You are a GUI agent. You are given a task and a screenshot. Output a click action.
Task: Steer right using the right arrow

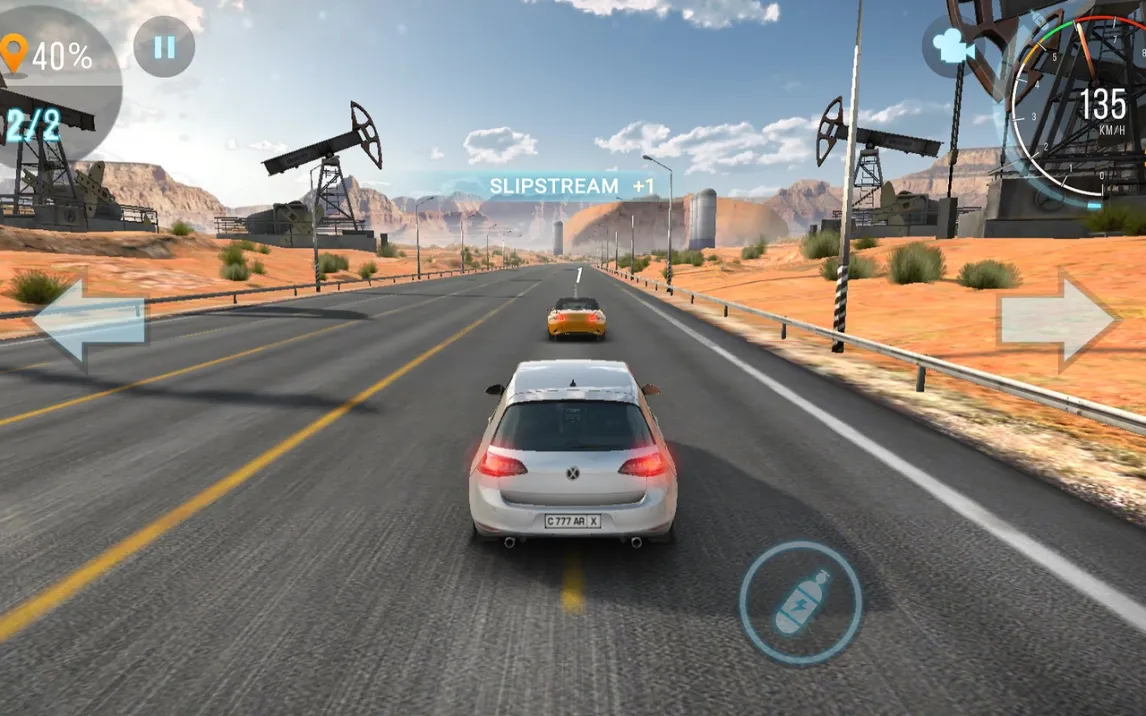(x=1057, y=320)
